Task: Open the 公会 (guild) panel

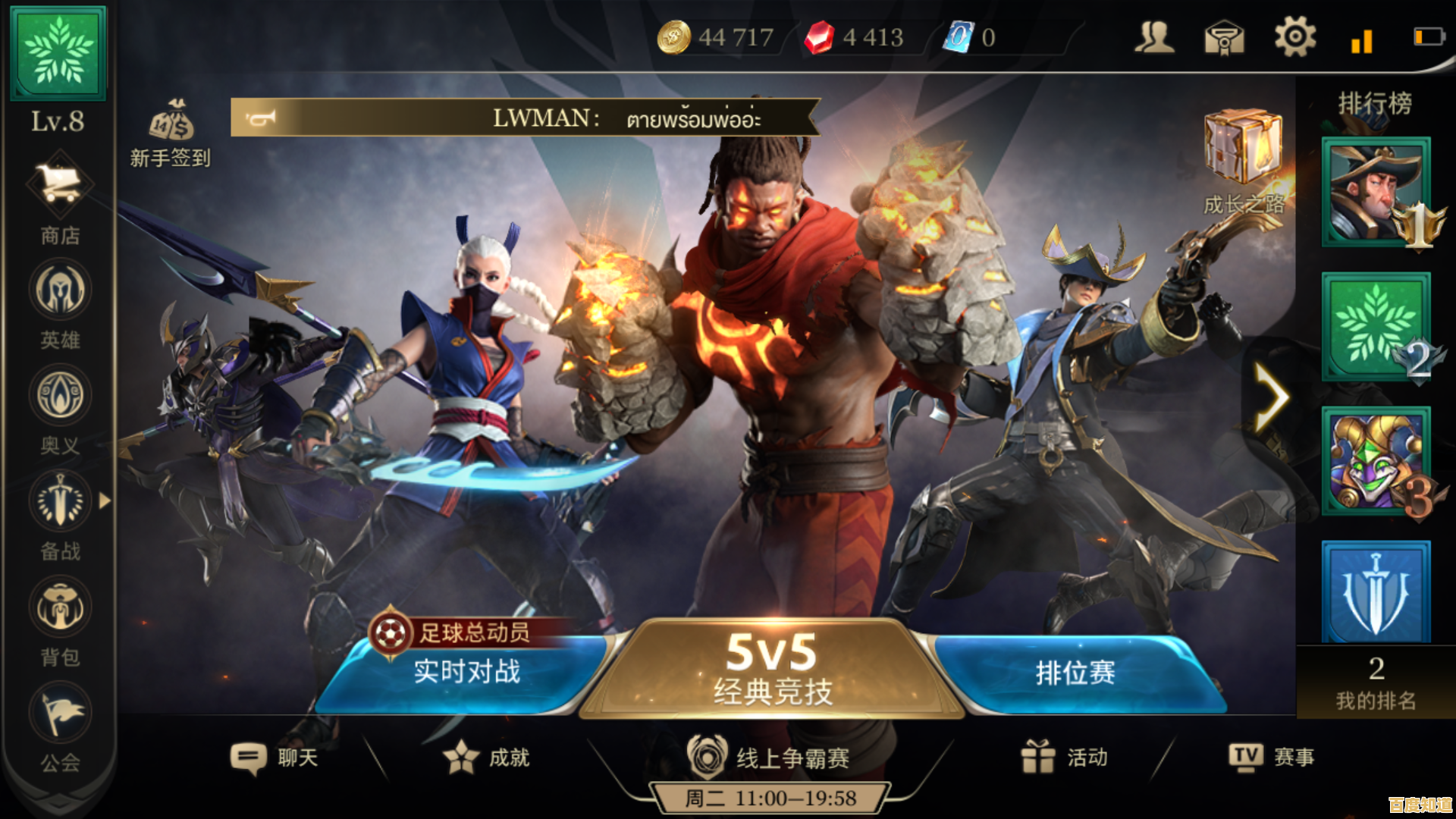Action: (x=59, y=711)
